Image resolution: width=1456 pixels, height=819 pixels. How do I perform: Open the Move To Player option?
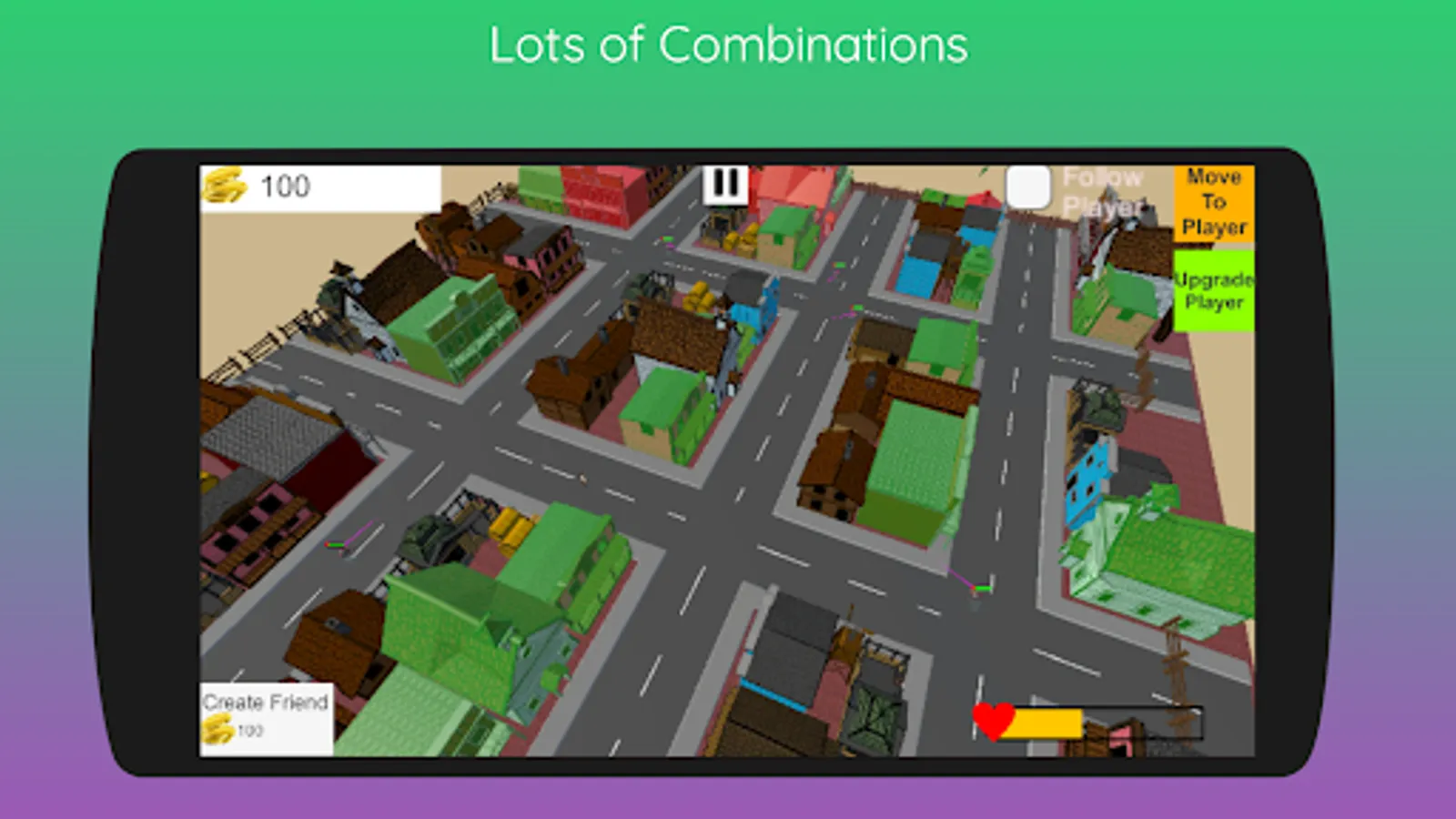pyautogui.click(x=1214, y=202)
